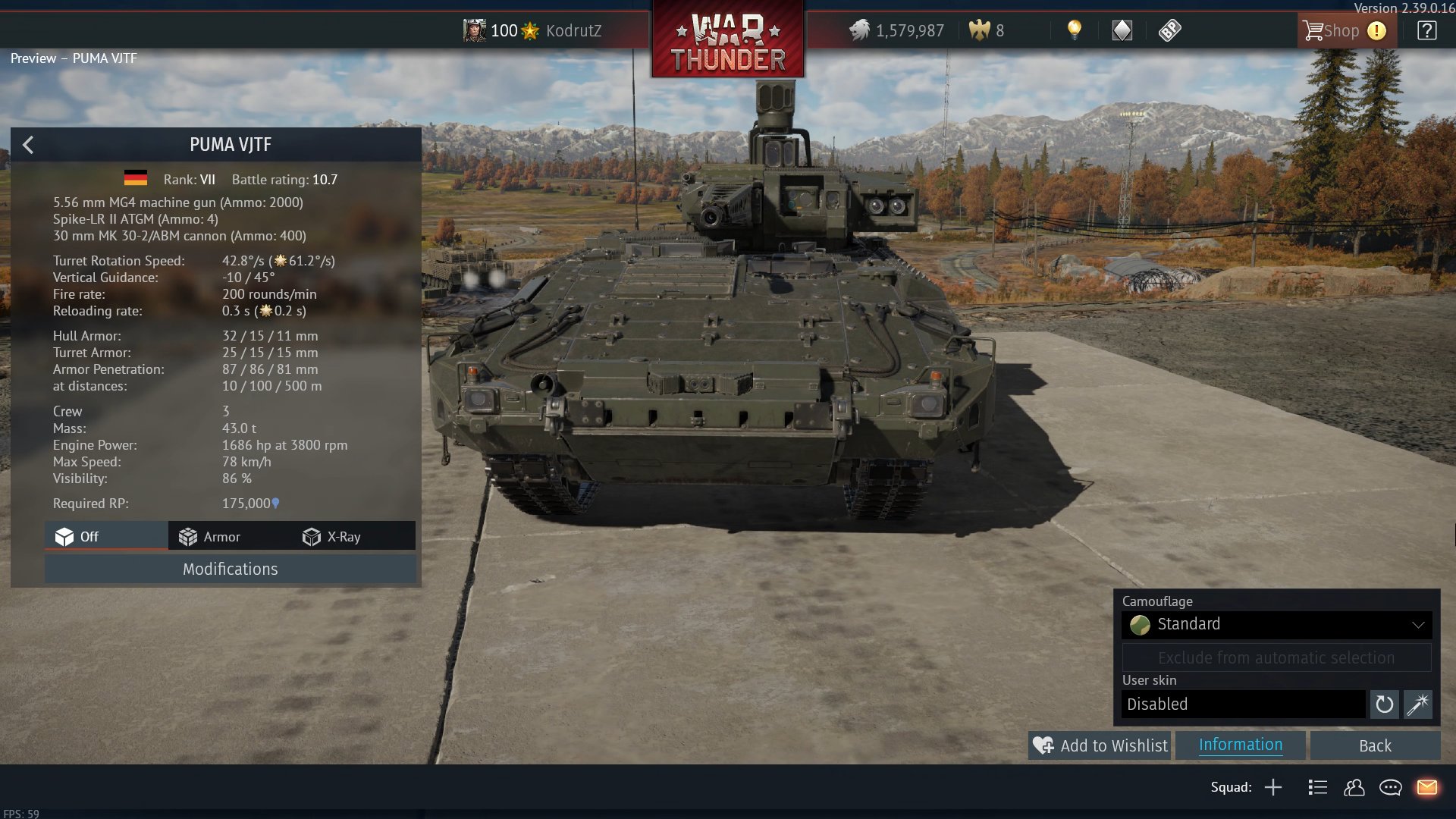Add PUMA VJTF to Wishlist
Image resolution: width=1456 pixels, height=819 pixels.
(1100, 745)
